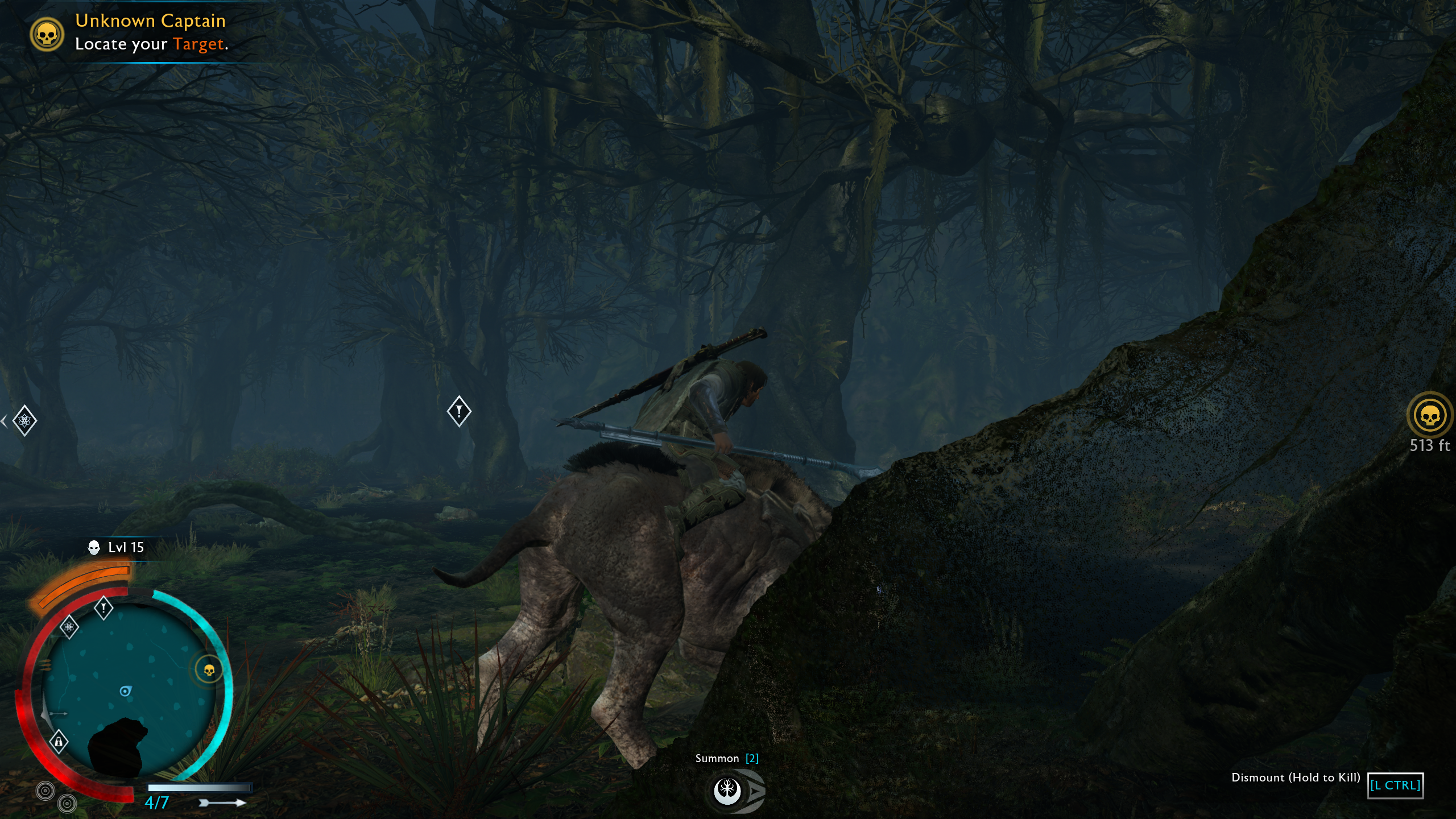
Task: Select the web-pattern diamond waypoint at the screen edge
Action: (x=24, y=421)
